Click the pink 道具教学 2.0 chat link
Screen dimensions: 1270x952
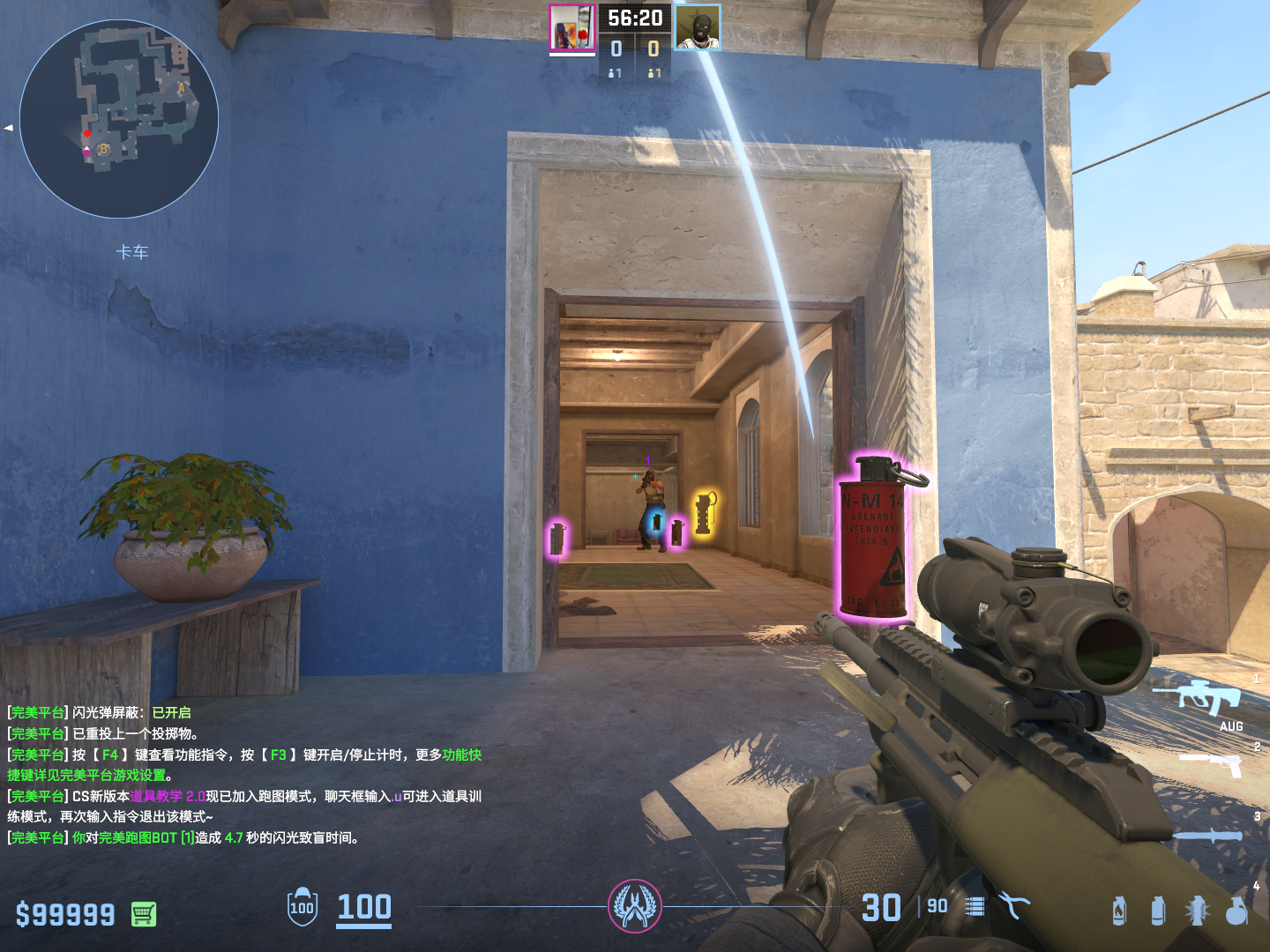point(168,796)
